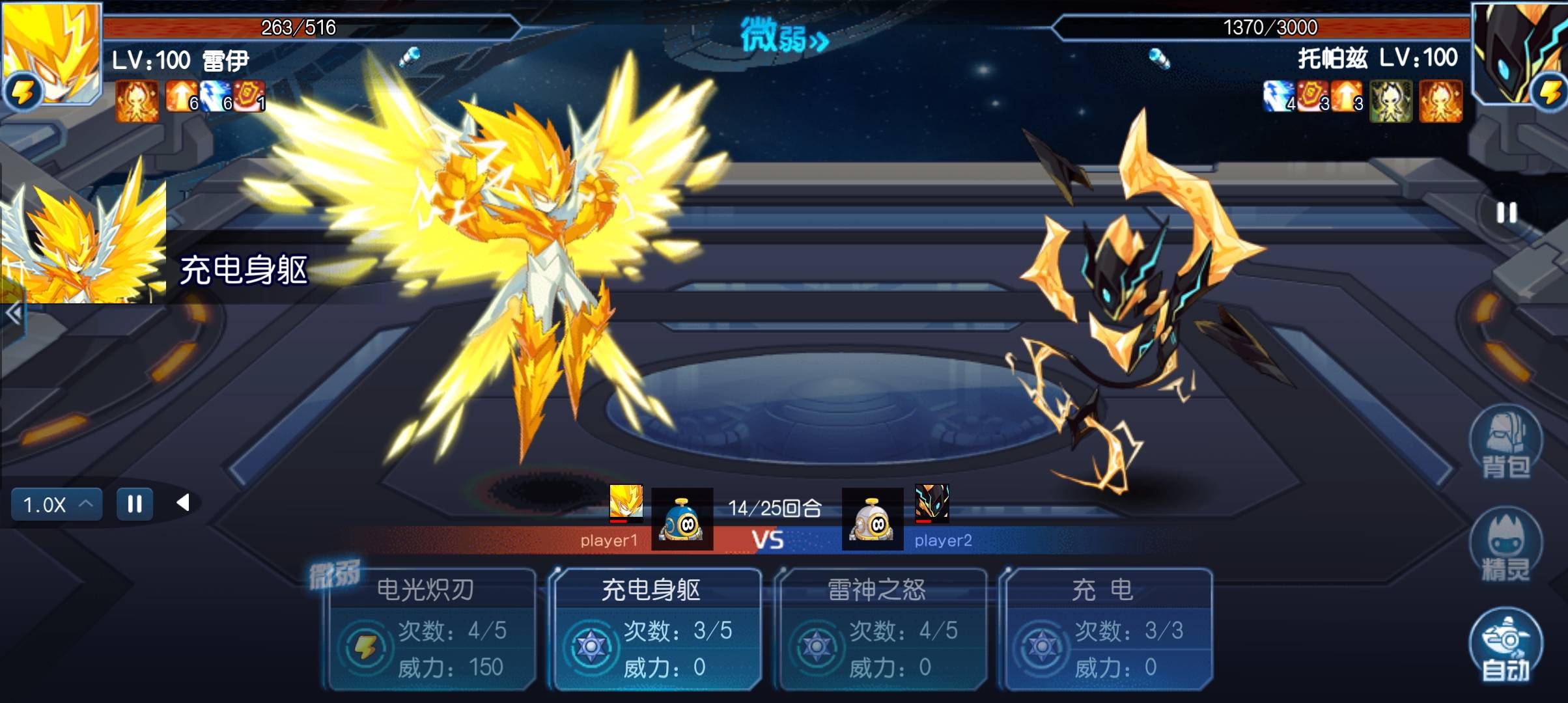
Task: Pause the battle replay playback
Action: 135,504
